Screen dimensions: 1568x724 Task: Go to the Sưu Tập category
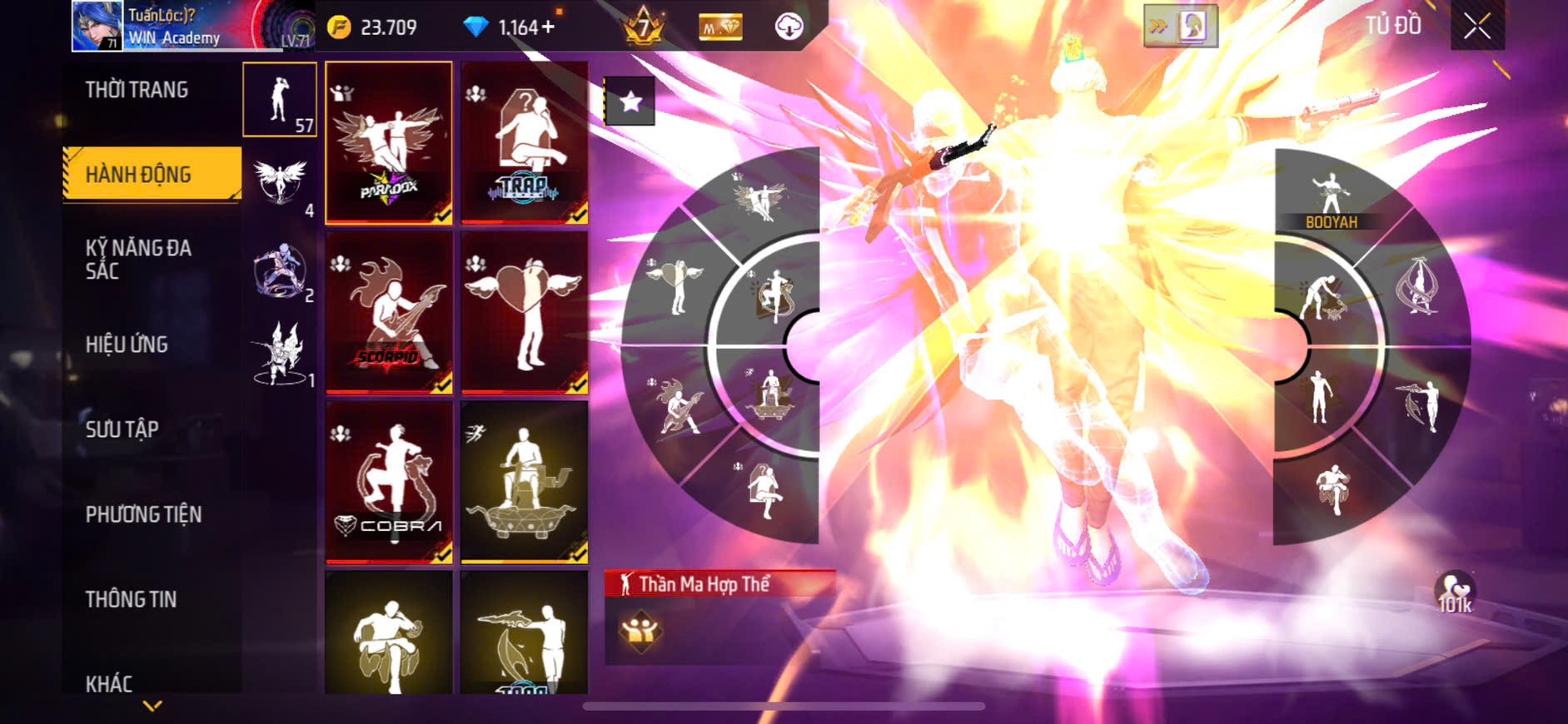pos(122,429)
